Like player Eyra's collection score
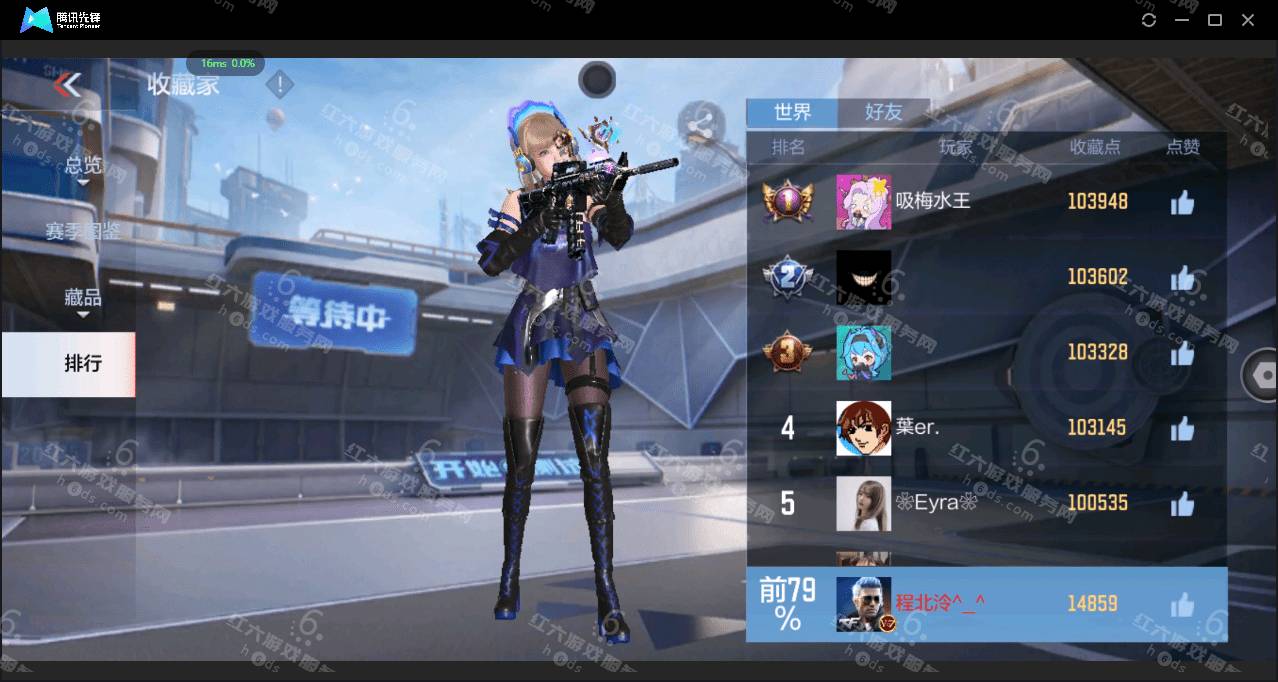The height and width of the screenshot is (682, 1278). [1182, 504]
